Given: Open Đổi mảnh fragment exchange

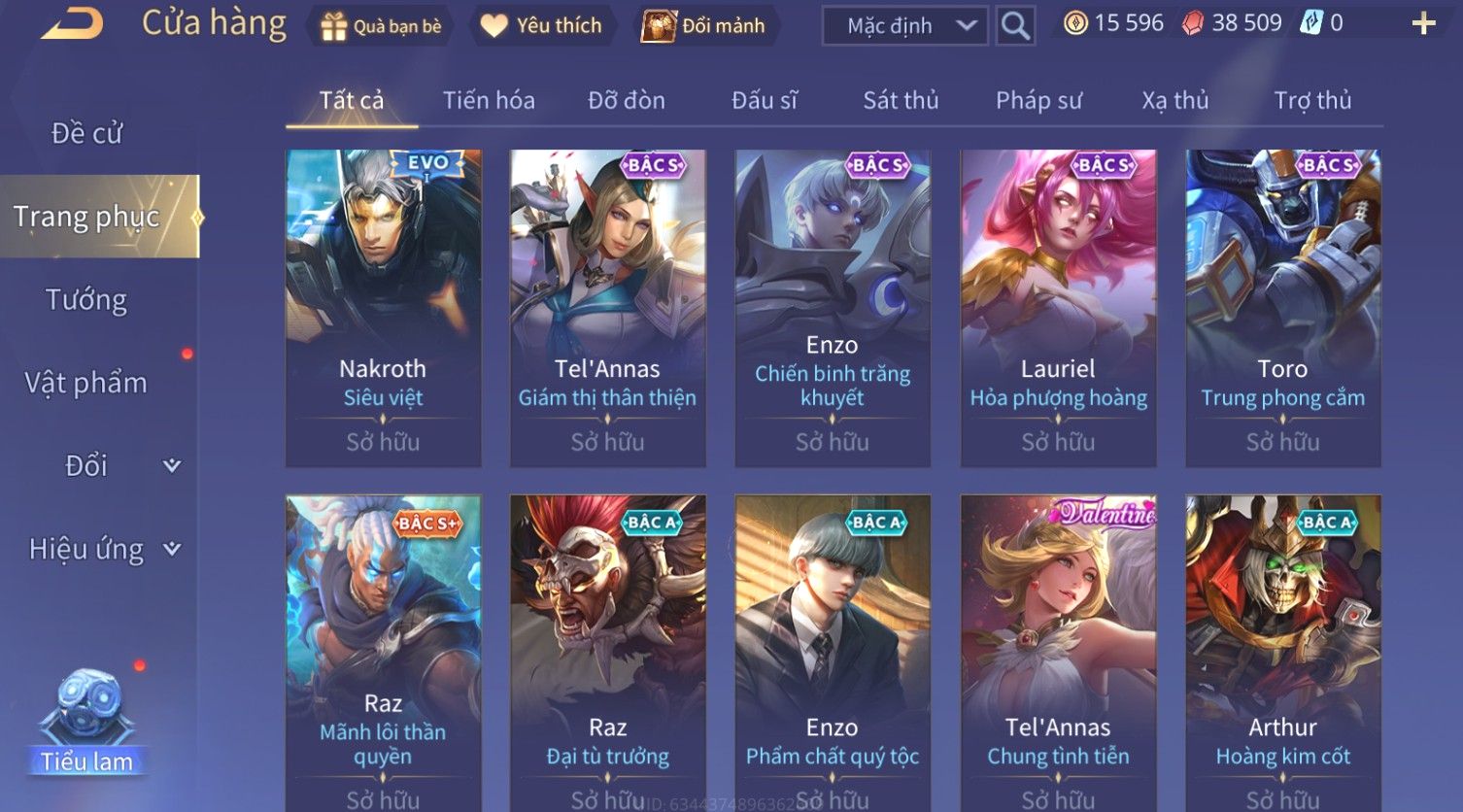Looking at the screenshot, I should click(x=703, y=26).
